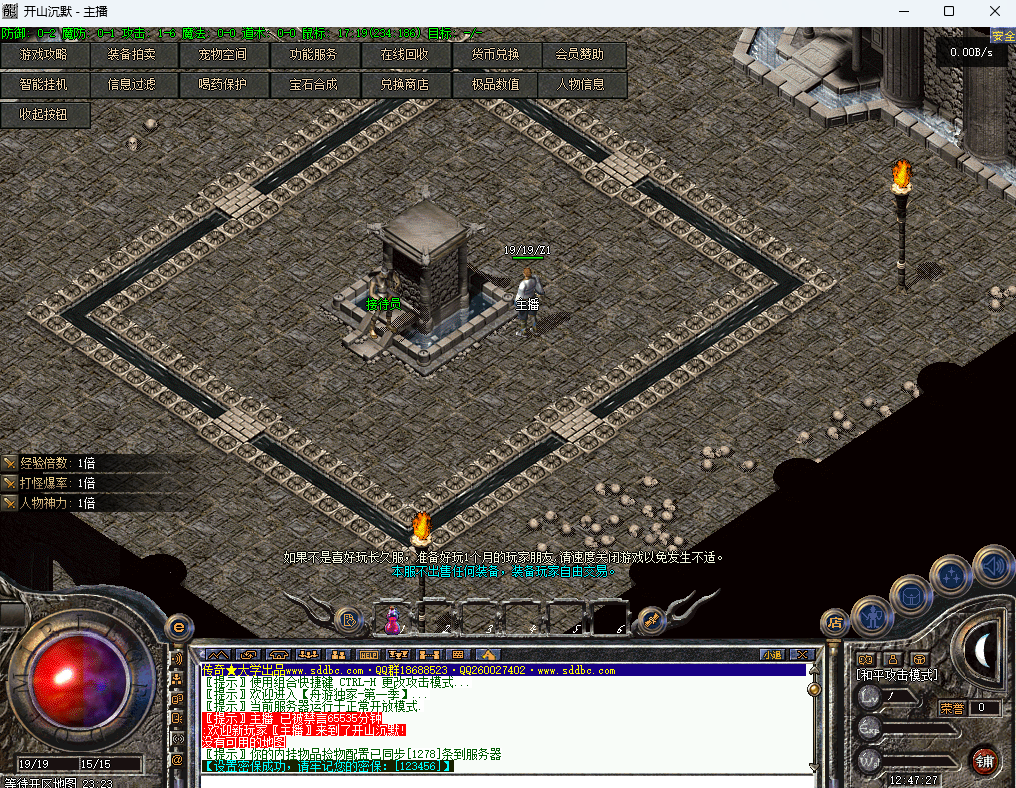This screenshot has width=1016, height=788.
Task: Open the 宝石合成 gem synthesis
Action: 314,85
